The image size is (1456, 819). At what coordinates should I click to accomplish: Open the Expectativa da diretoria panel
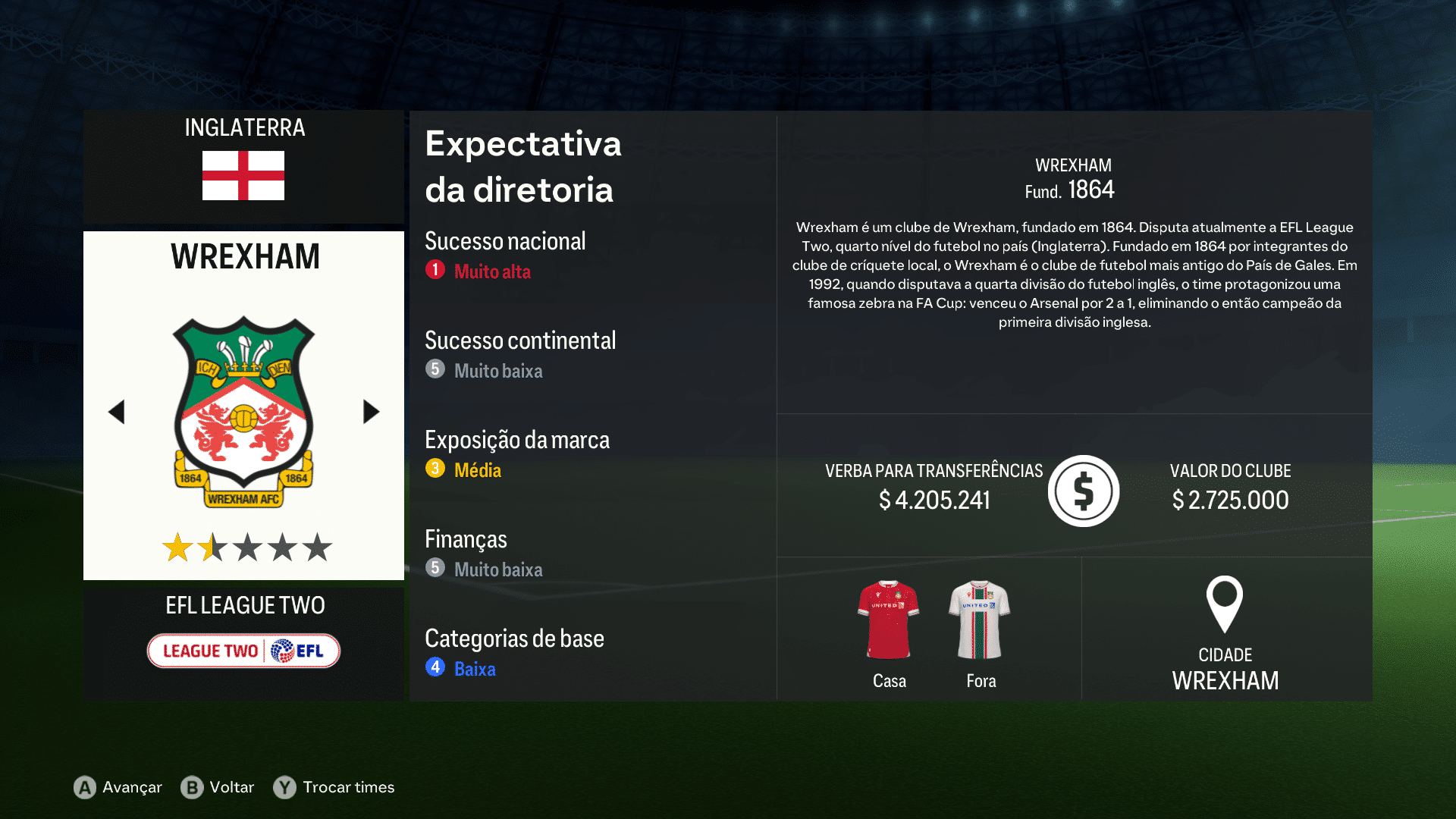[x=522, y=167]
